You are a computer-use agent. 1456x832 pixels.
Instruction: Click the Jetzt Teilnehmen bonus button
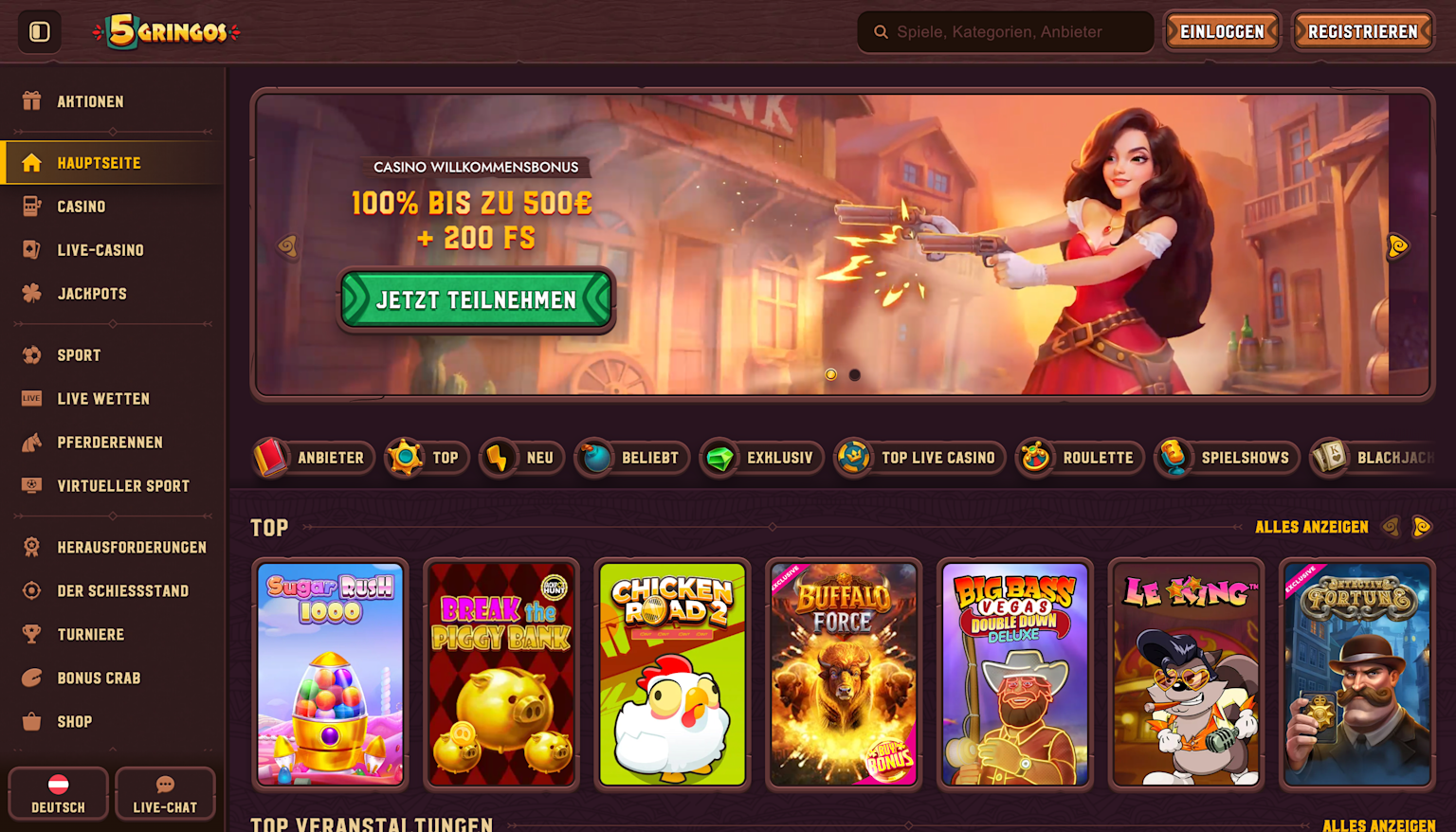[x=476, y=299]
